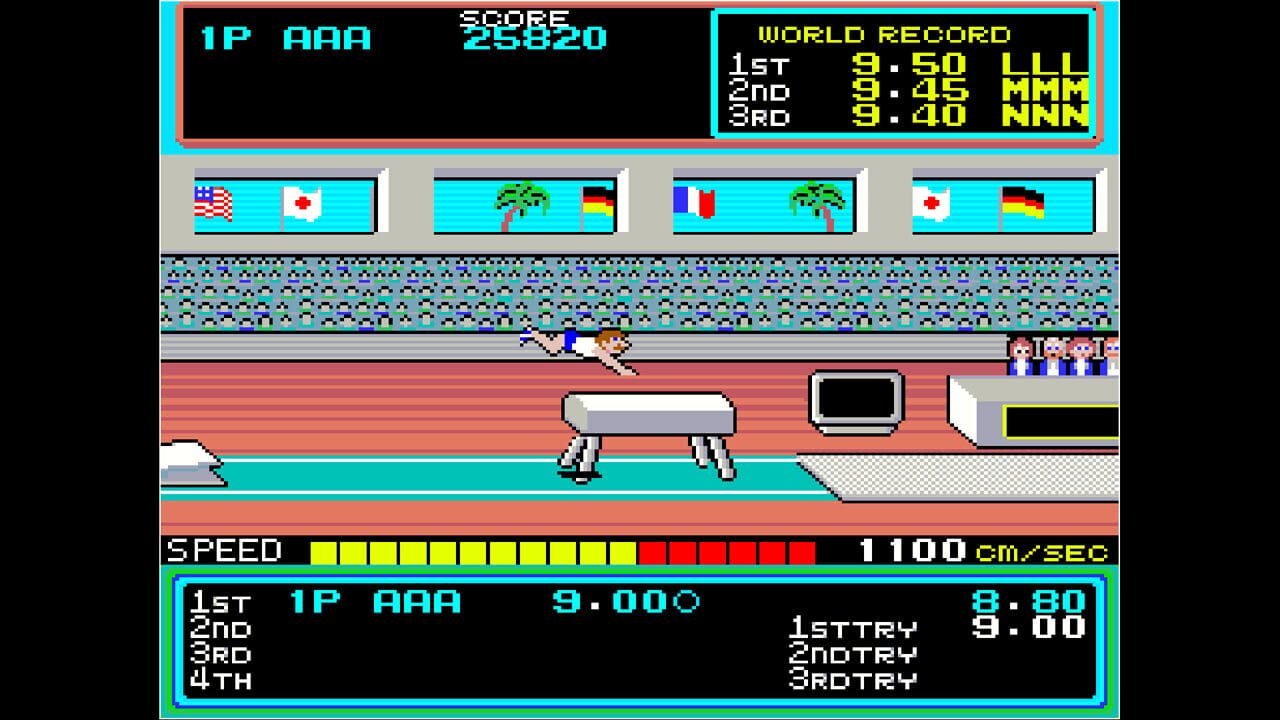The image size is (1280, 720).
Task: Select the palm tree in the third window
Action: (x=818, y=195)
